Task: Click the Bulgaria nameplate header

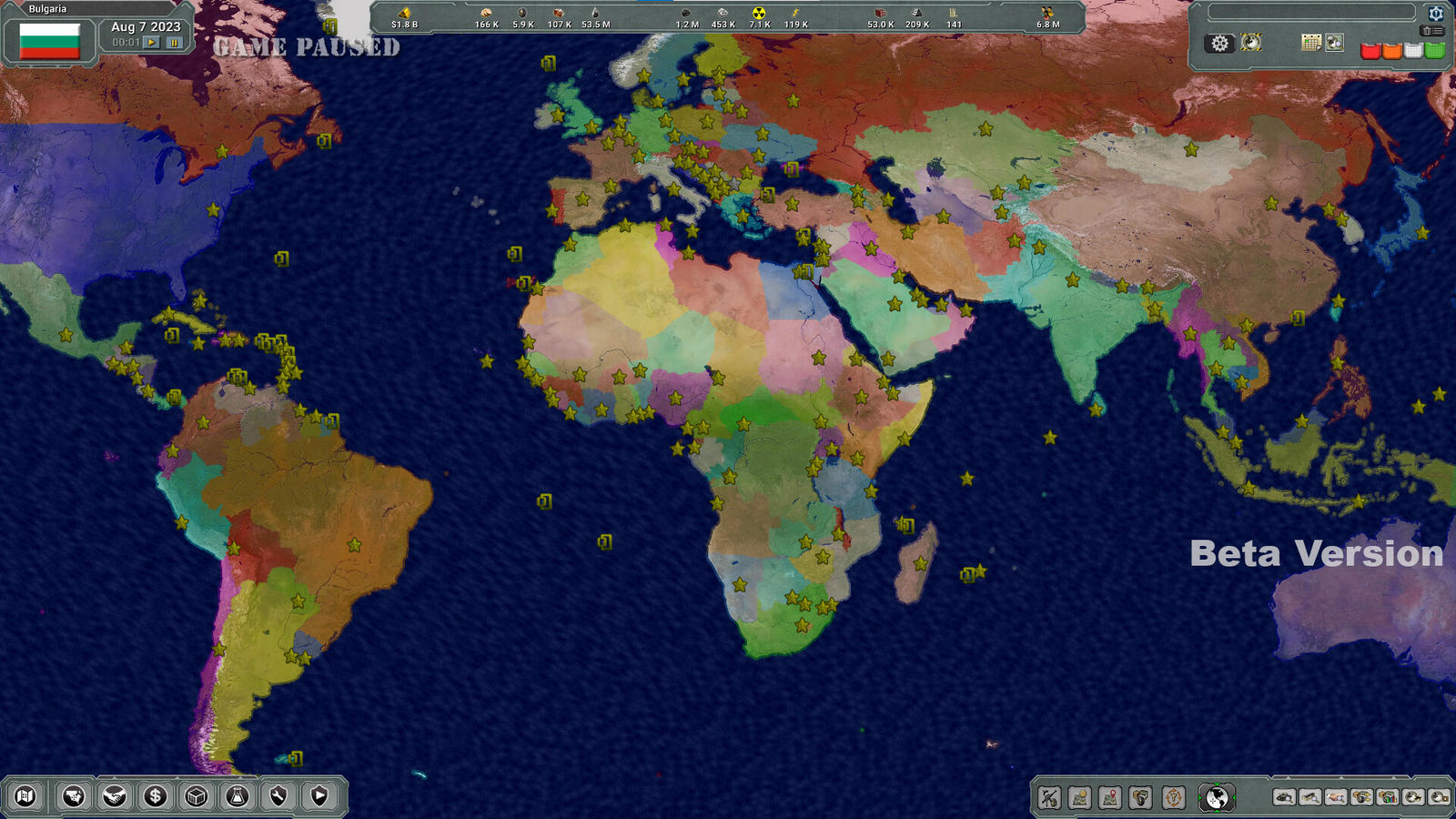Action: click(45, 7)
